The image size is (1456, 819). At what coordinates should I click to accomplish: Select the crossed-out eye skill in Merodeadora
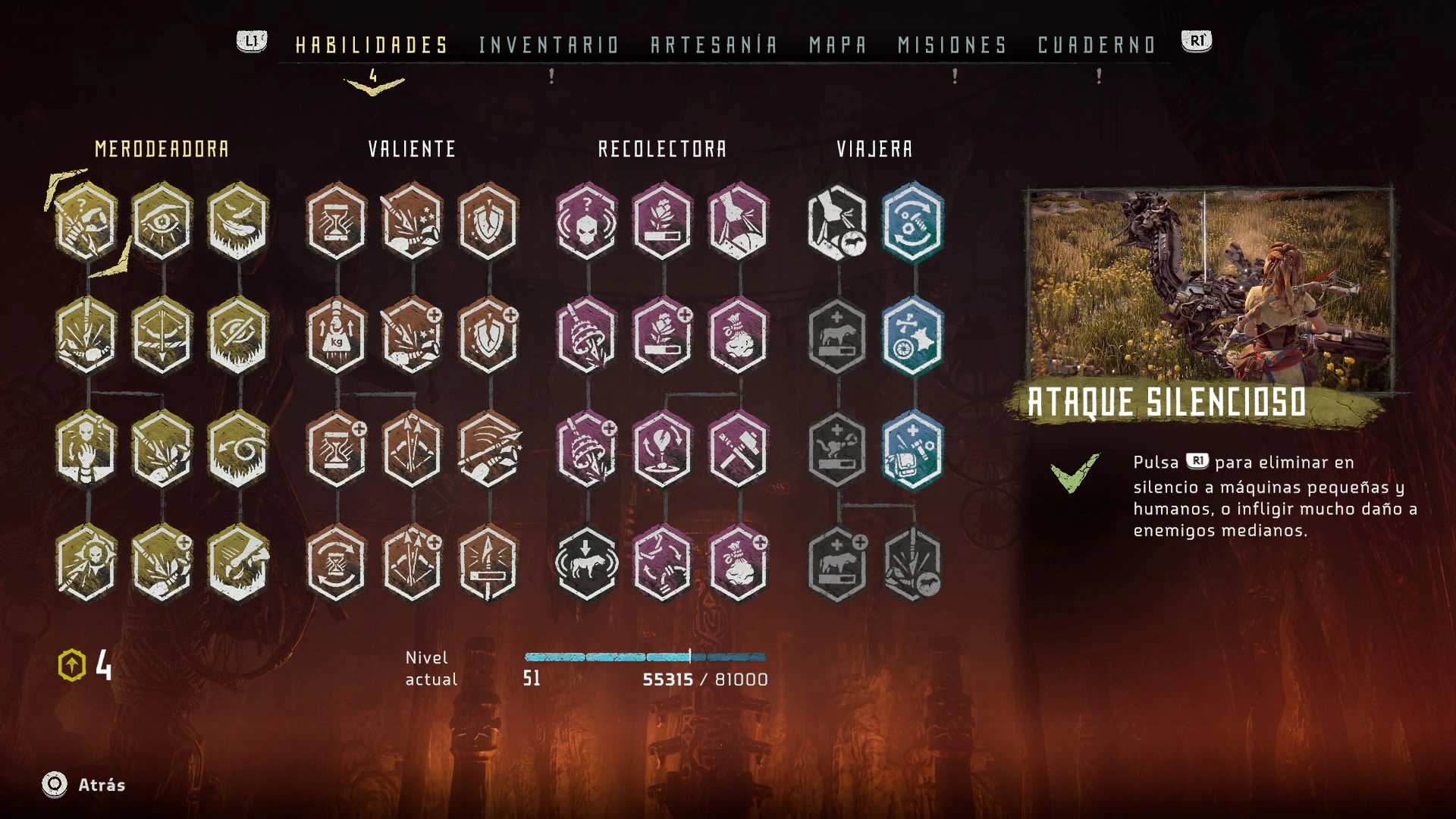click(x=238, y=335)
